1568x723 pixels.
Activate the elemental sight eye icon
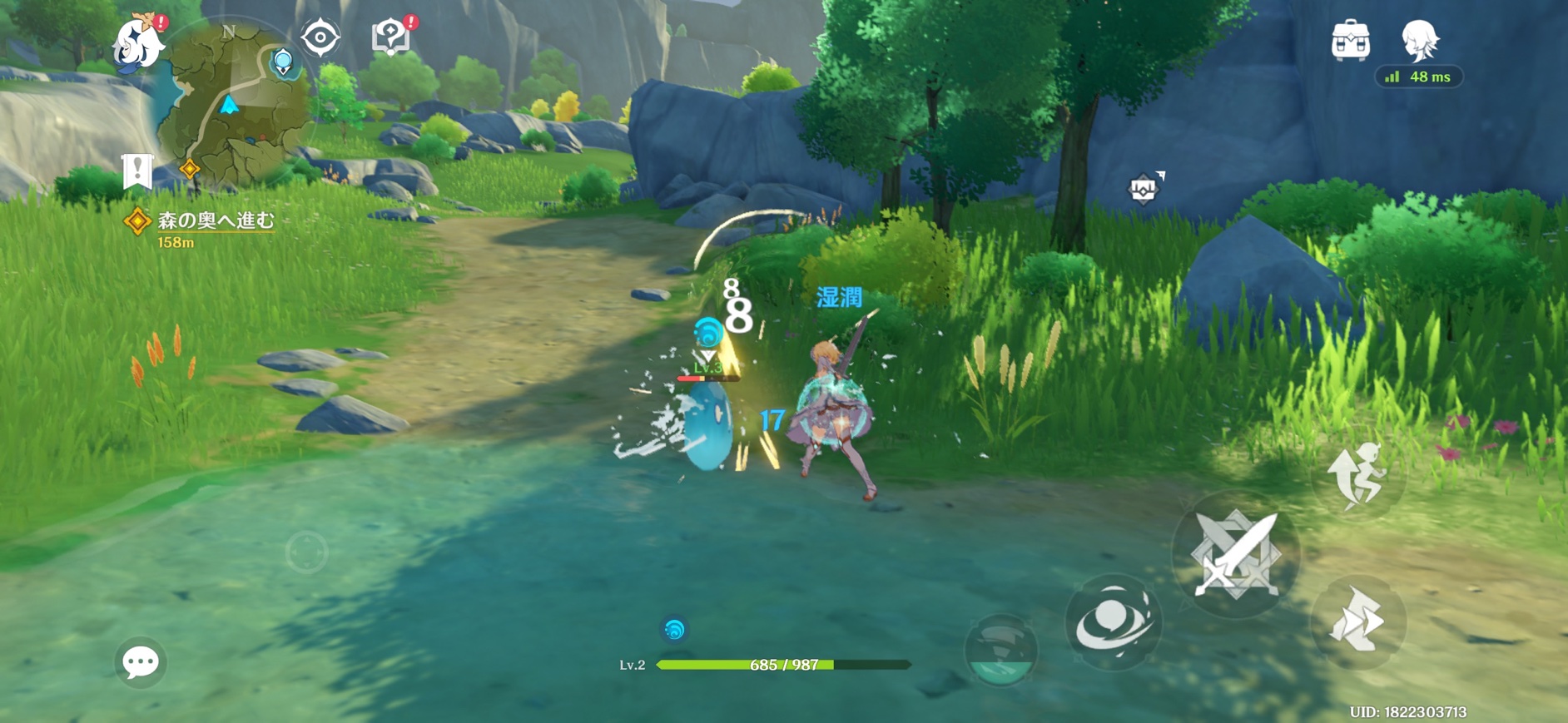coord(320,37)
